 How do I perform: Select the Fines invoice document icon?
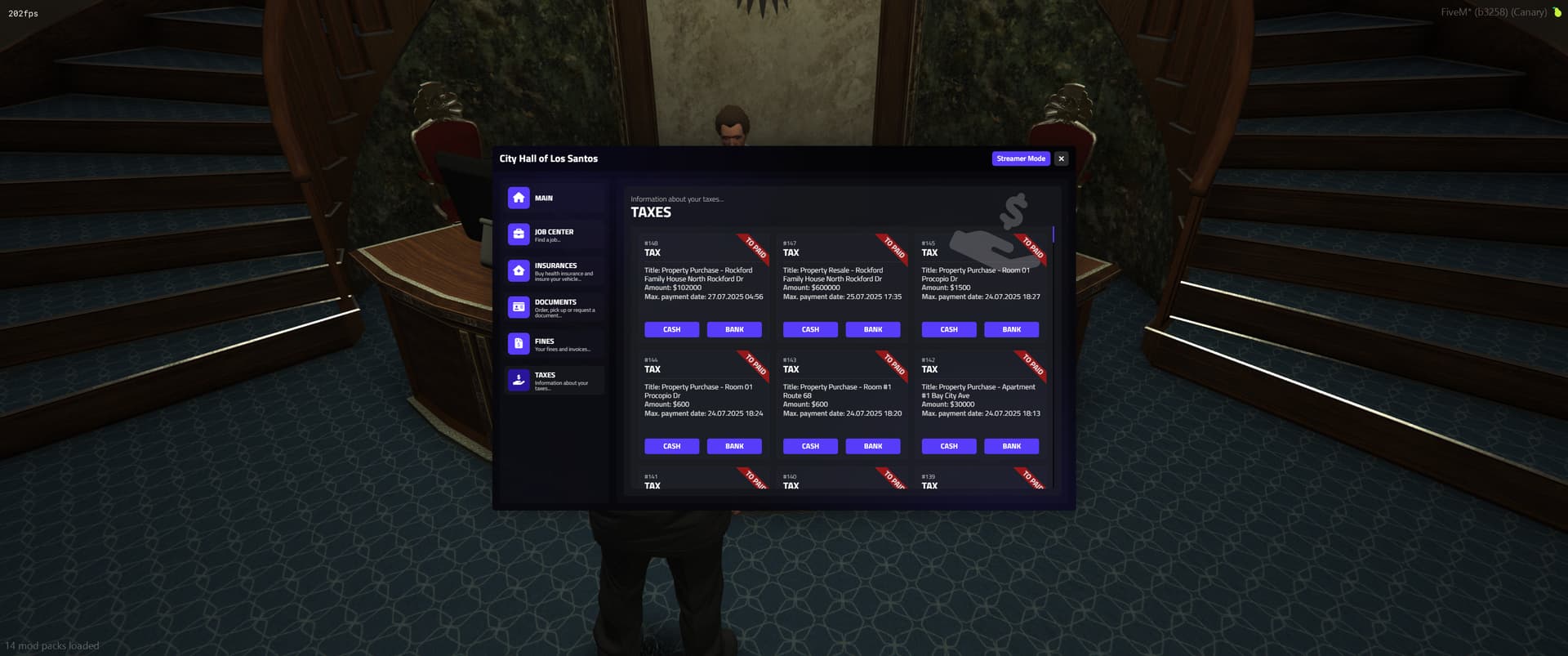click(519, 343)
